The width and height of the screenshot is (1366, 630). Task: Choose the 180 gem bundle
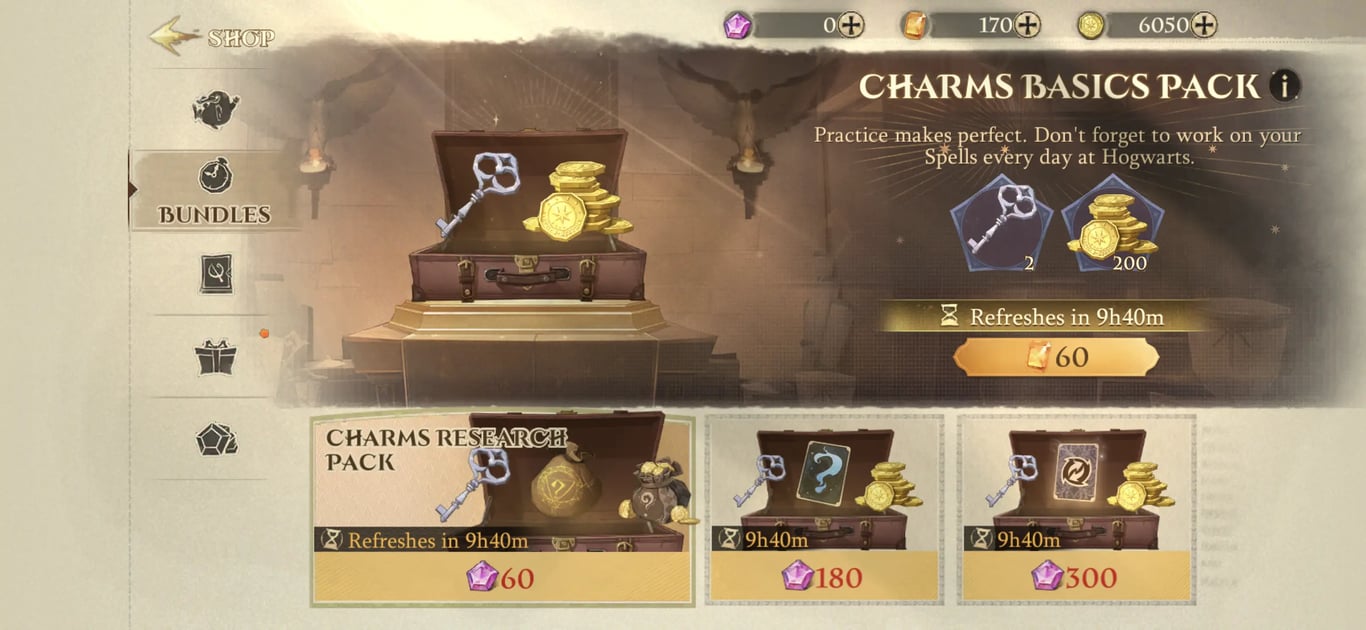coord(825,510)
